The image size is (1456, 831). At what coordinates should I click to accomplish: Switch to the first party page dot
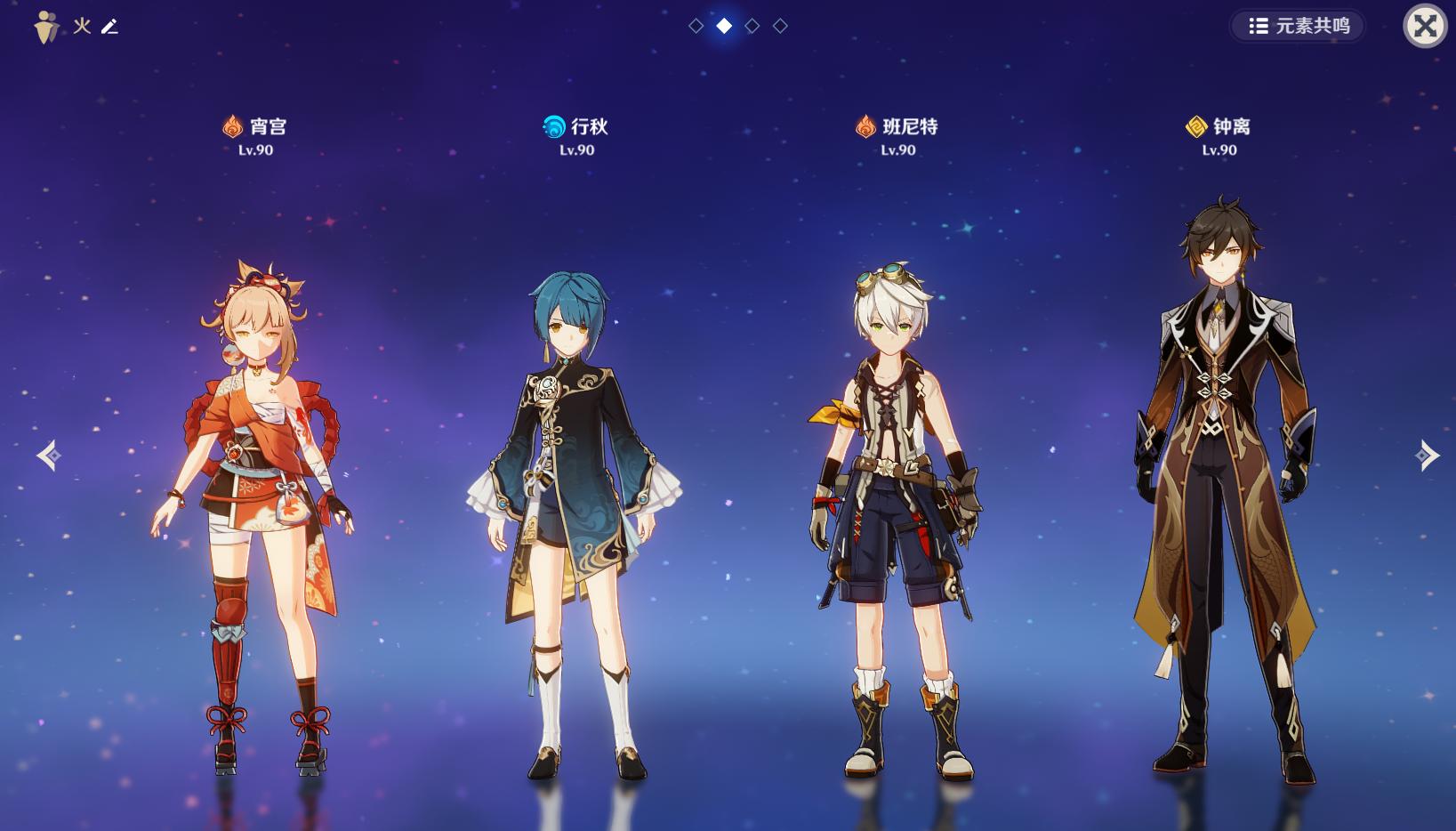click(696, 26)
